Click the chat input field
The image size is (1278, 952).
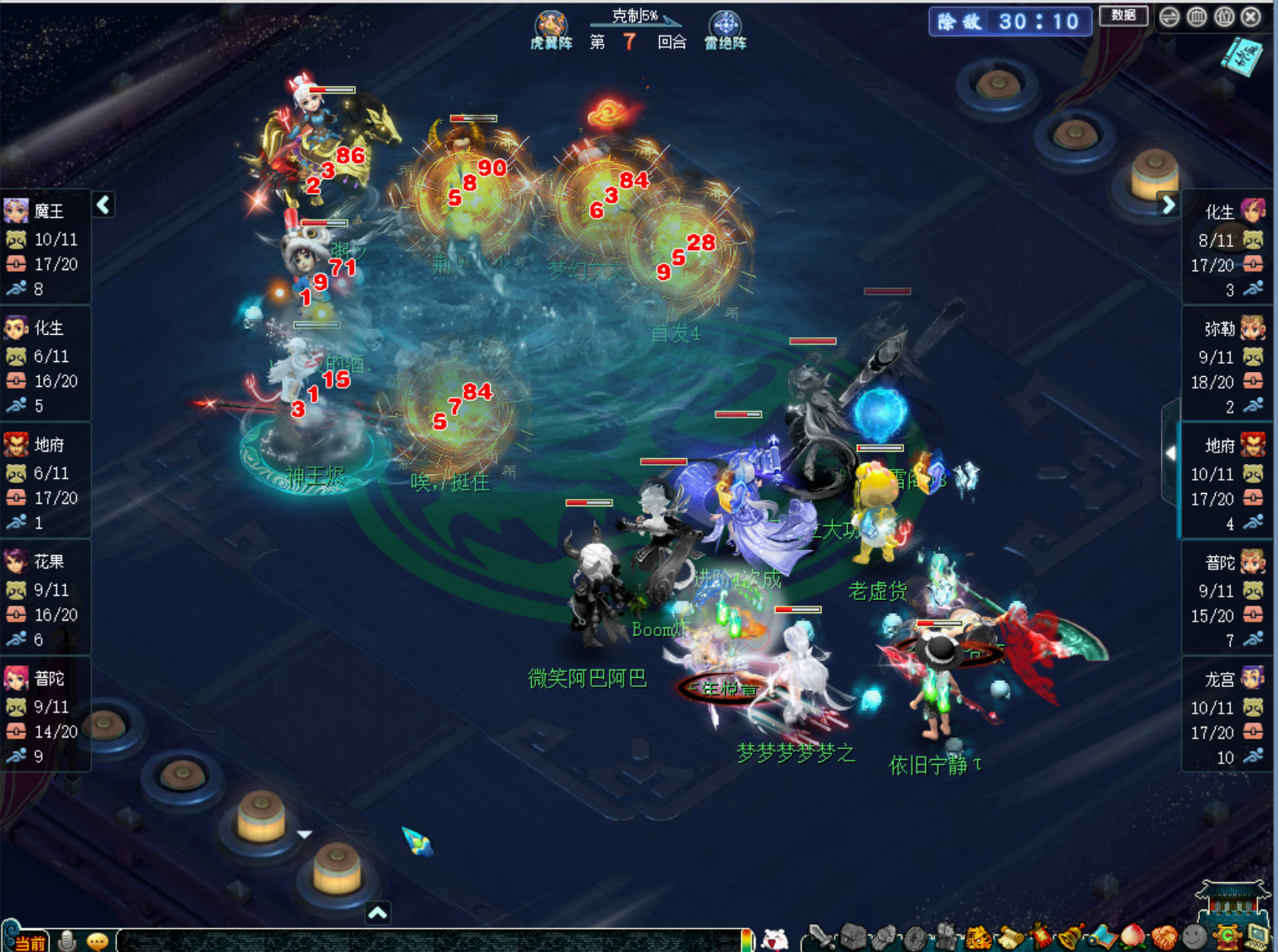pos(431,940)
